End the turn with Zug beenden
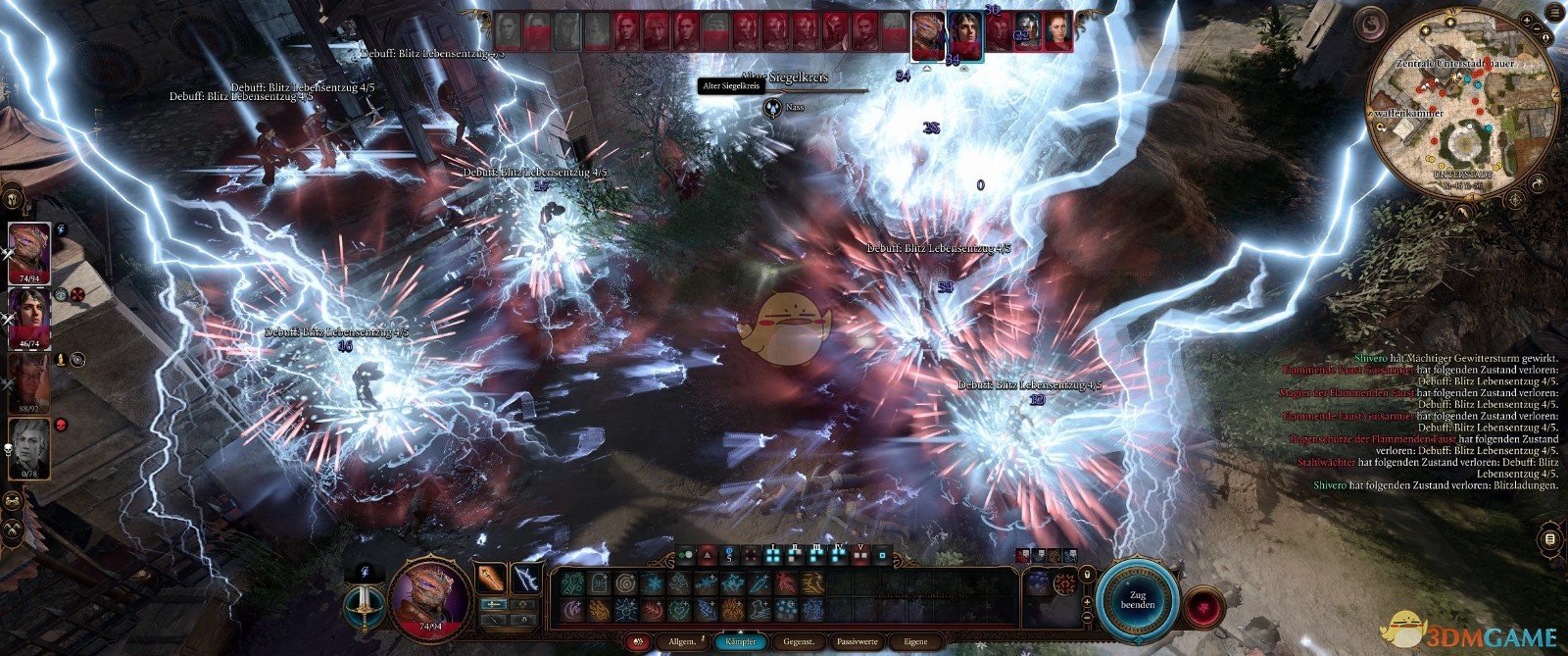The height and width of the screenshot is (656, 1568). click(1138, 598)
